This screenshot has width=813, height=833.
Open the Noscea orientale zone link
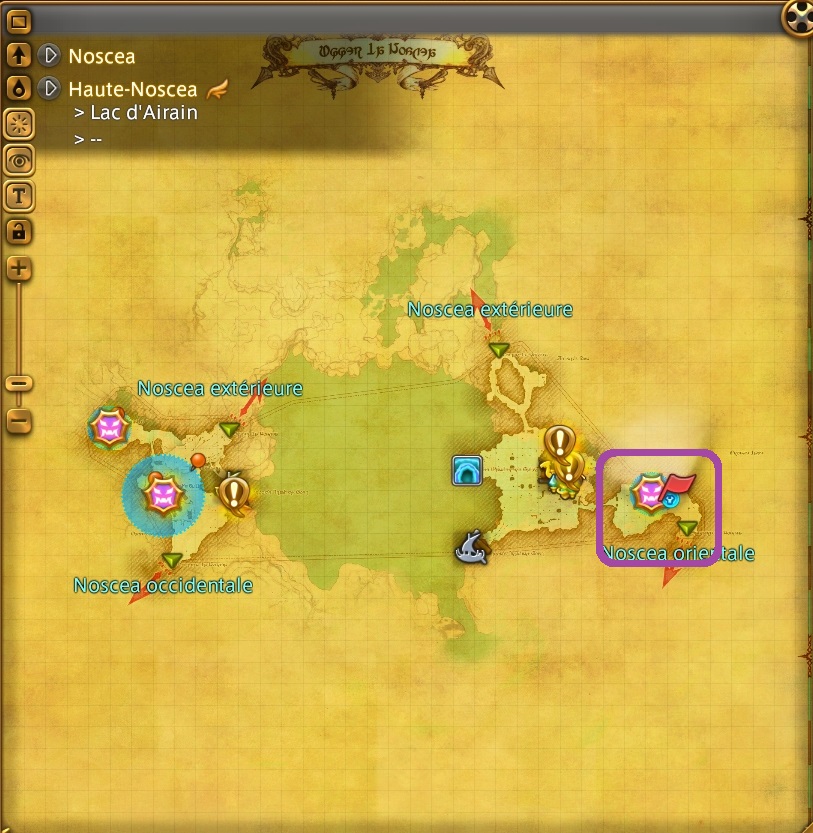click(679, 553)
